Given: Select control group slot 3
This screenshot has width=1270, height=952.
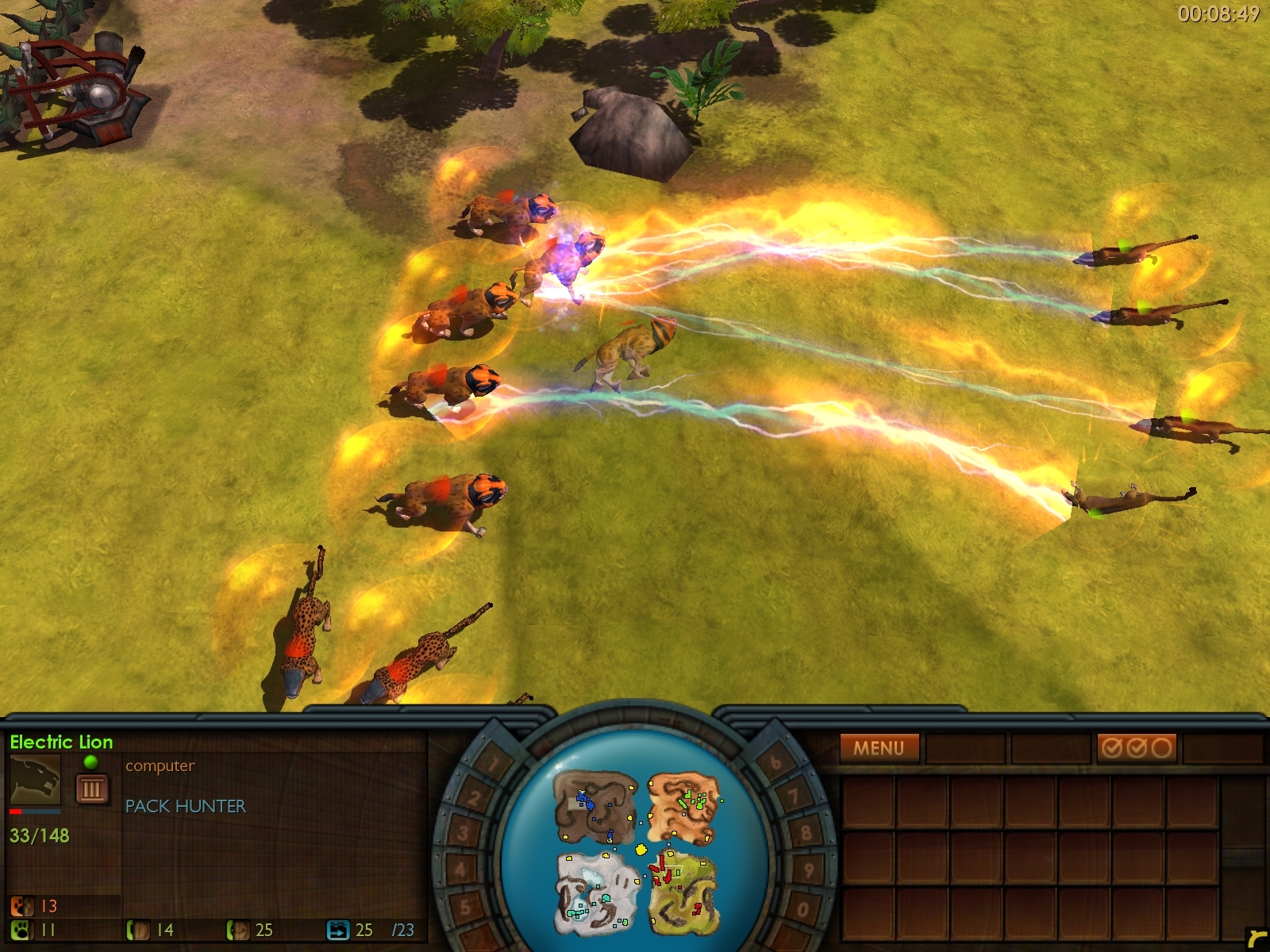Looking at the screenshot, I should 463,833.
